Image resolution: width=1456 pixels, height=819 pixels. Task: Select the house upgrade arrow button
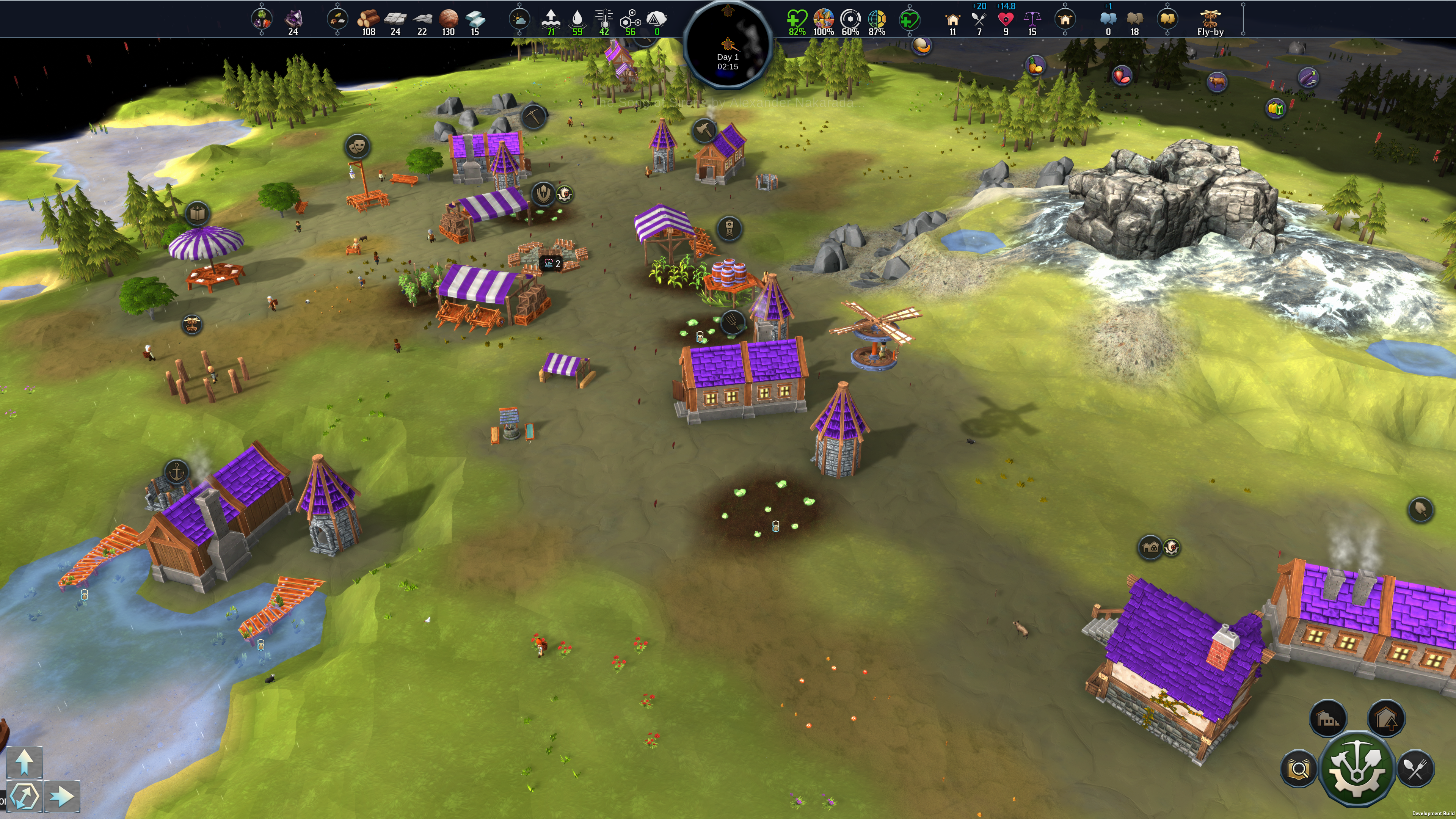click(x=1386, y=719)
